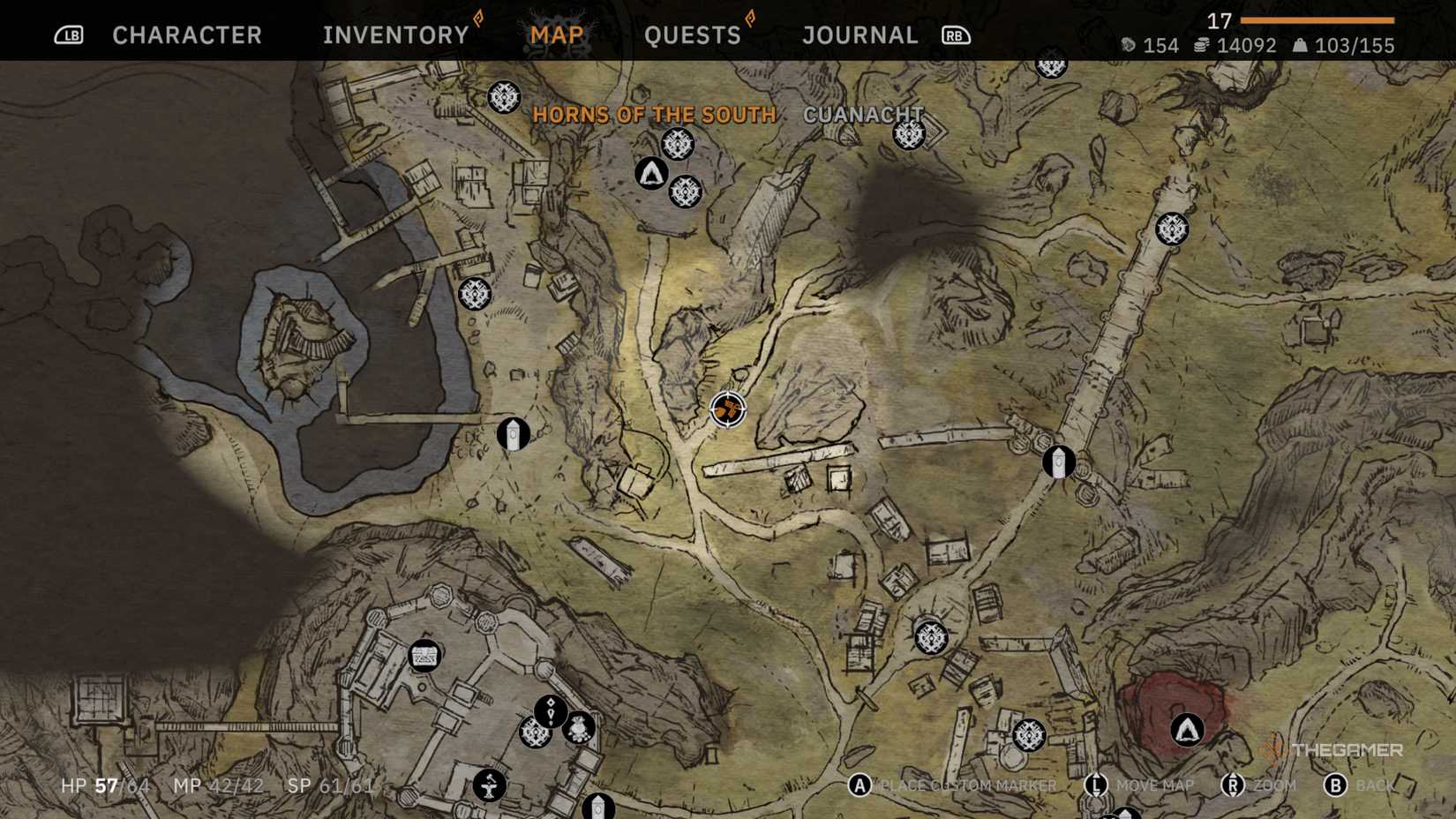Screen dimensions: 1456x819
Task: Click the beast-head icon on the far-right bridge path
Action: pyautogui.click(x=1174, y=227)
